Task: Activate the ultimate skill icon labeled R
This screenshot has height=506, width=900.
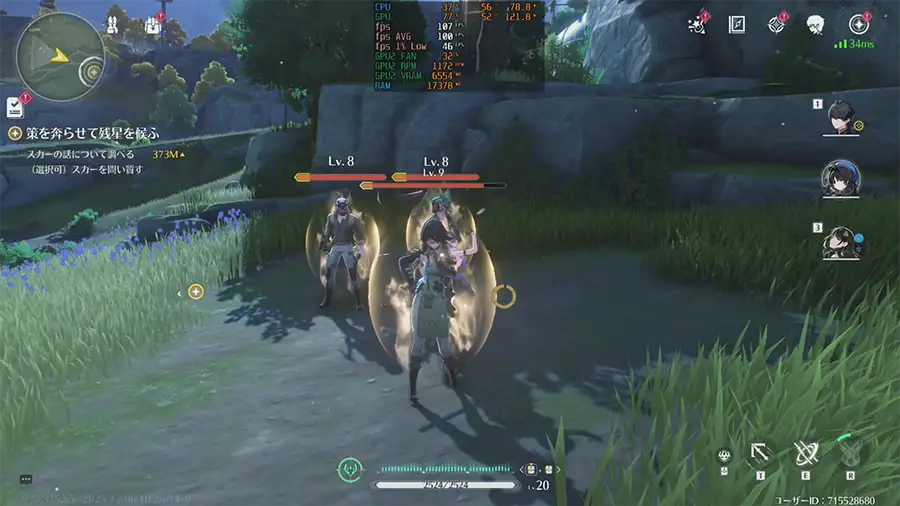Action: point(851,455)
